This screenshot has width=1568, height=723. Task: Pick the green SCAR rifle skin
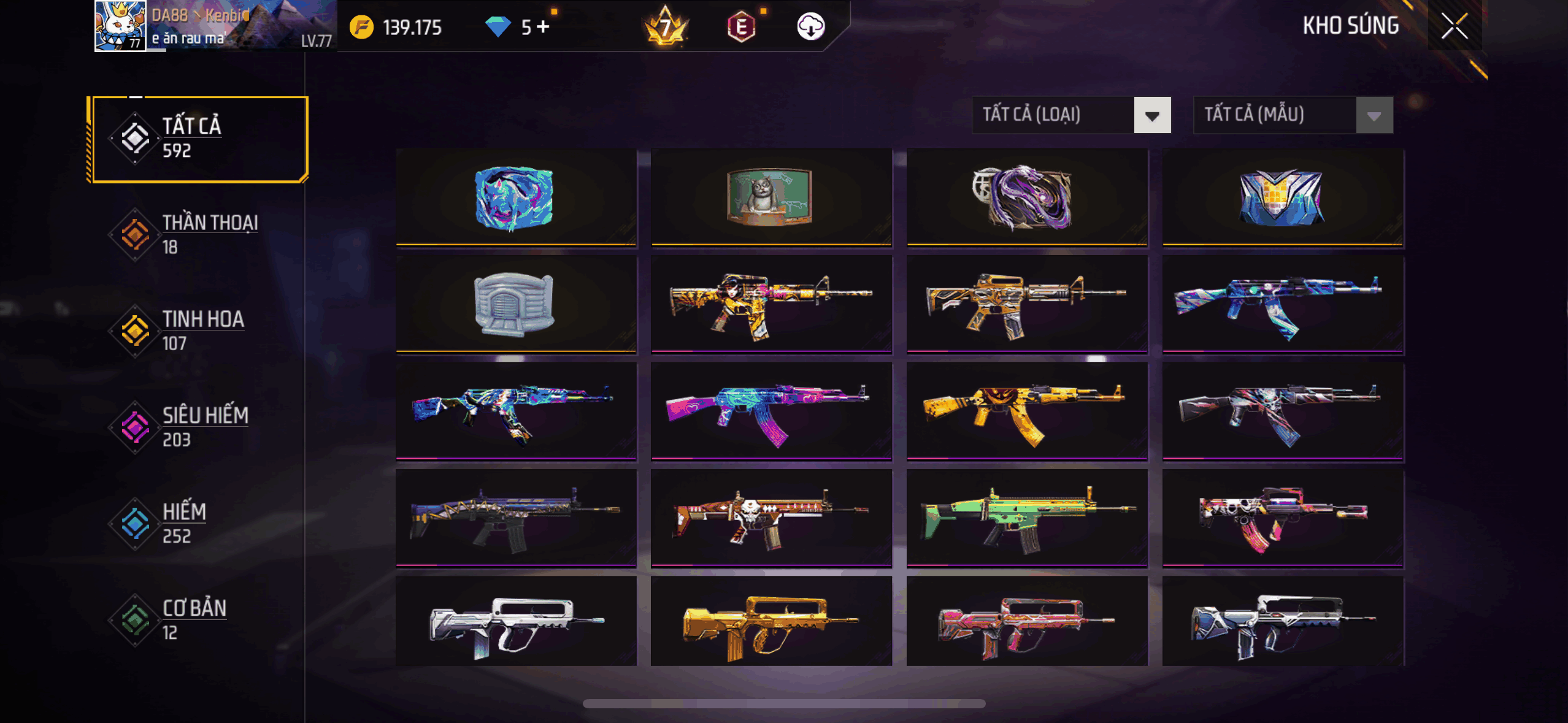tap(1026, 518)
